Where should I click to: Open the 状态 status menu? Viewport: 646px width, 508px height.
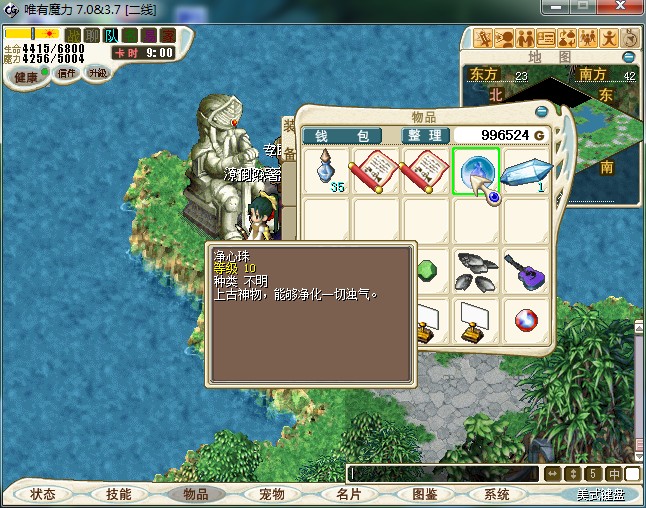tap(43, 494)
